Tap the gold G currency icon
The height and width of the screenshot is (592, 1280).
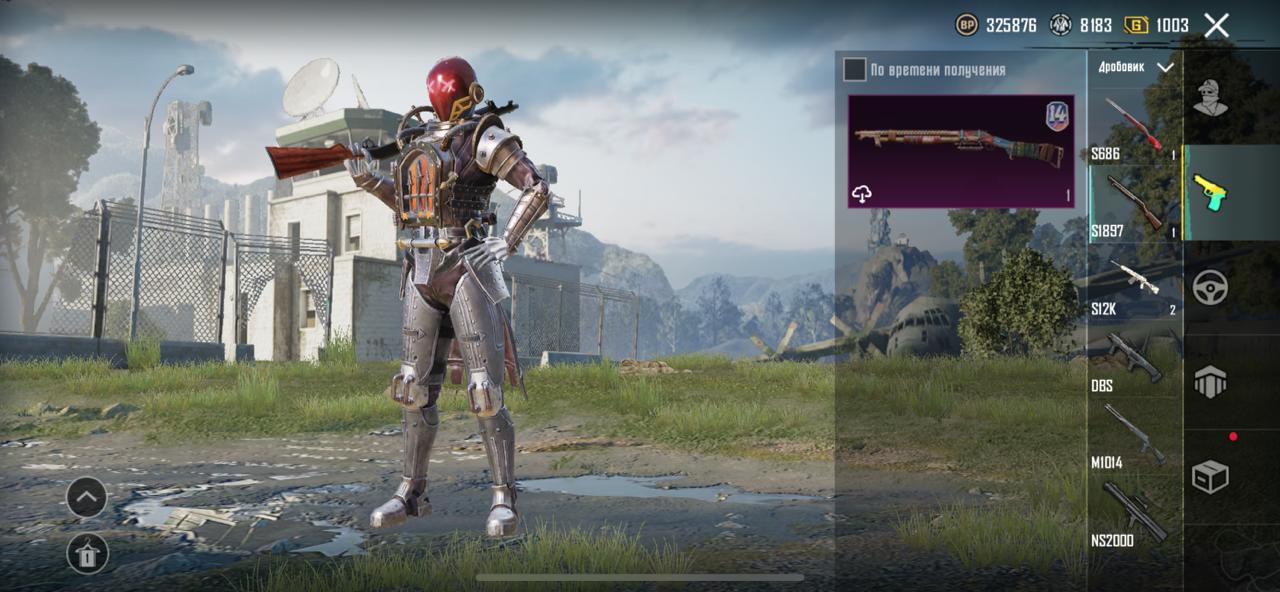point(1136,25)
